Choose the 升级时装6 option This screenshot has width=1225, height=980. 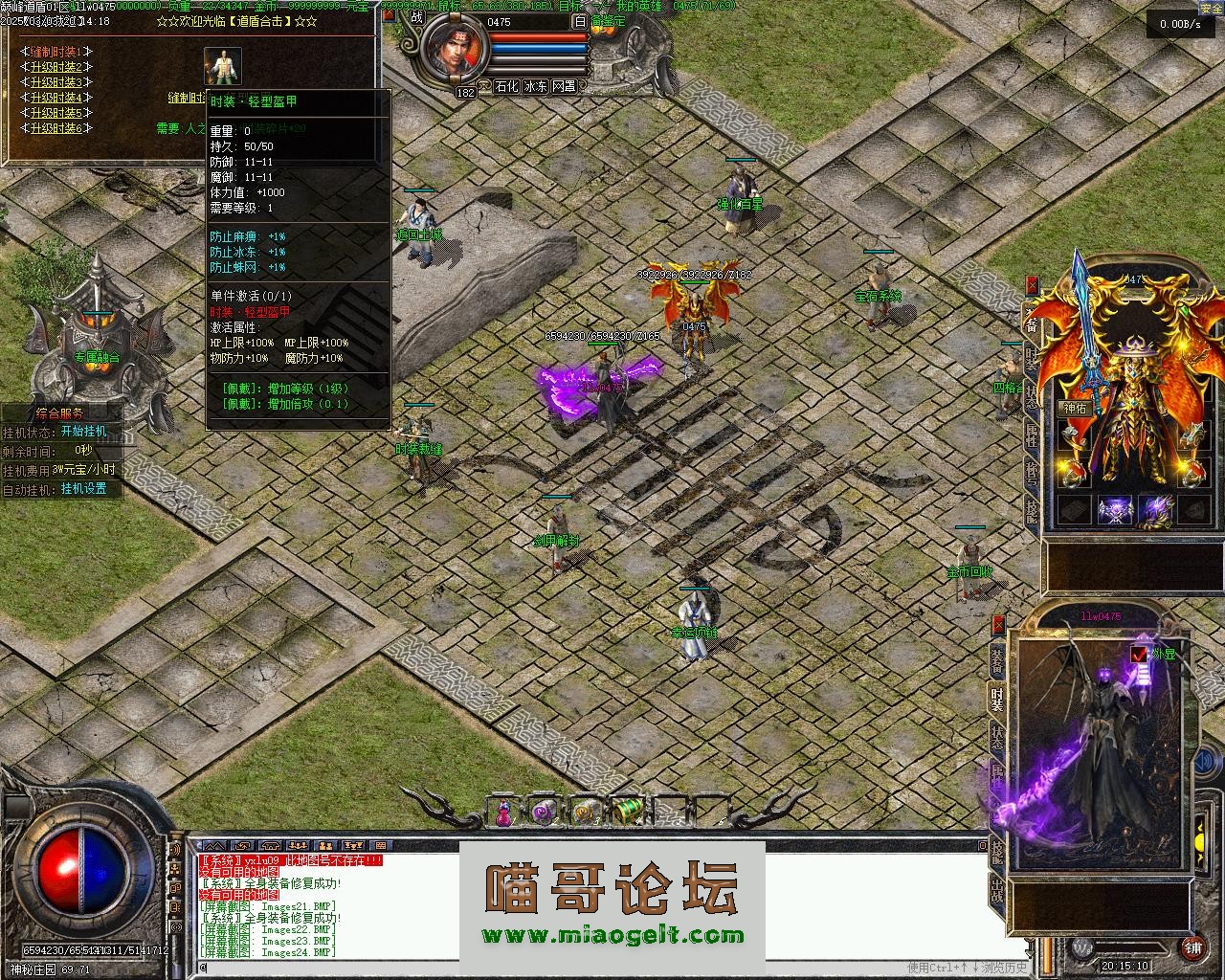(x=56, y=128)
